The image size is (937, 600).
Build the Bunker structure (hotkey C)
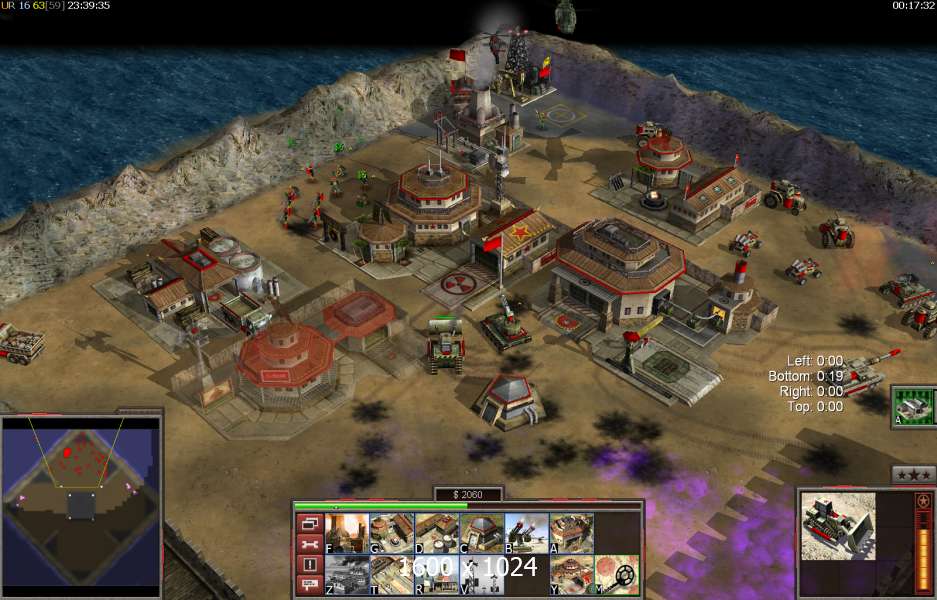(x=481, y=533)
